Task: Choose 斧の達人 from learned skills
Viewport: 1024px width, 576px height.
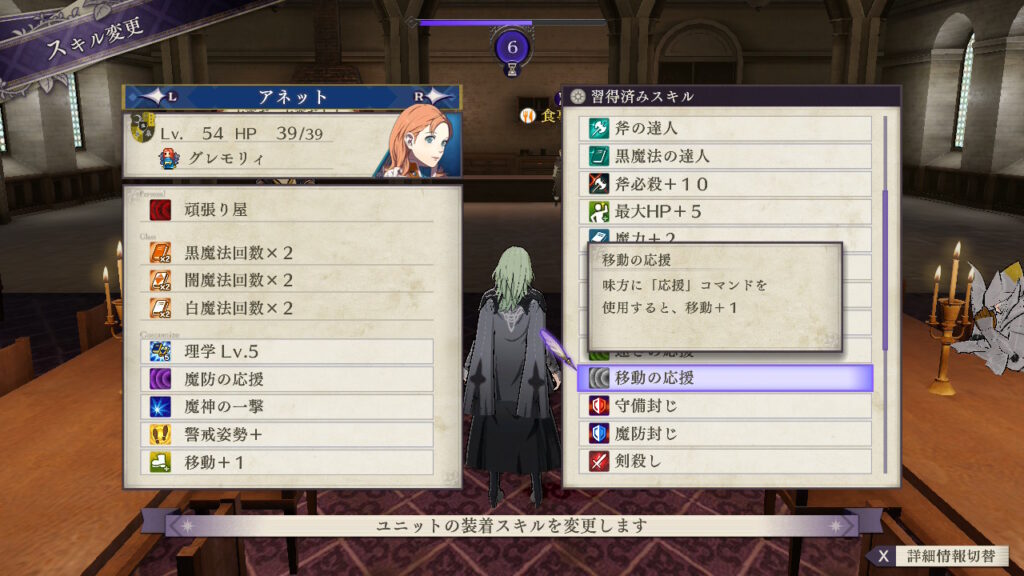Action: 729,129
